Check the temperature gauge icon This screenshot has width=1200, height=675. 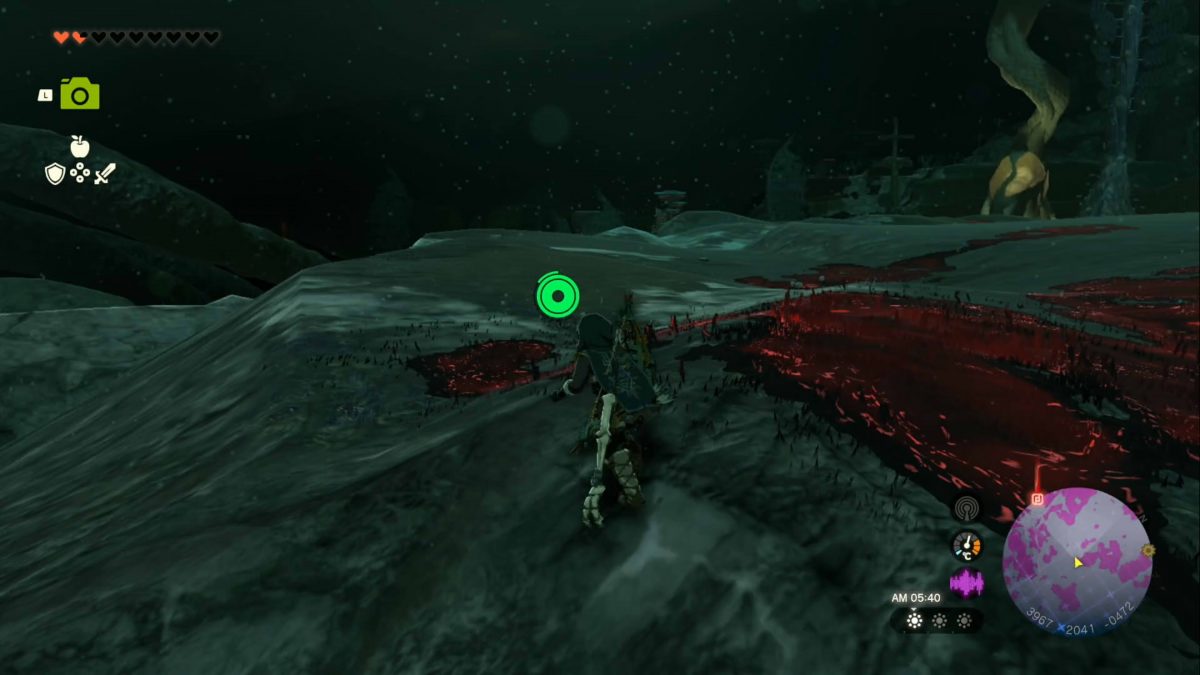pyautogui.click(x=967, y=545)
